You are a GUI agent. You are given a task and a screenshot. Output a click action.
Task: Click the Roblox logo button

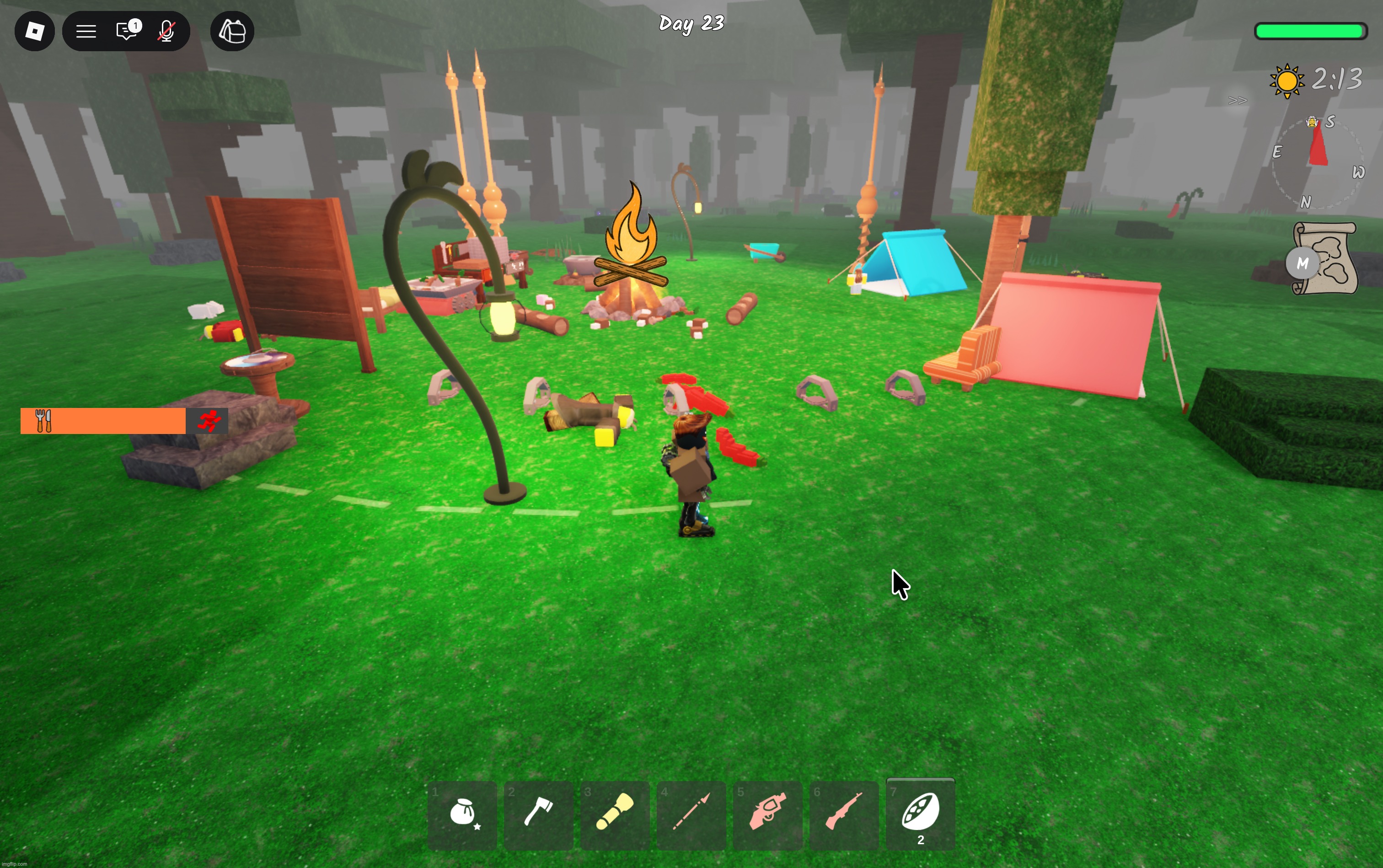pyautogui.click(x=34, y=31)
